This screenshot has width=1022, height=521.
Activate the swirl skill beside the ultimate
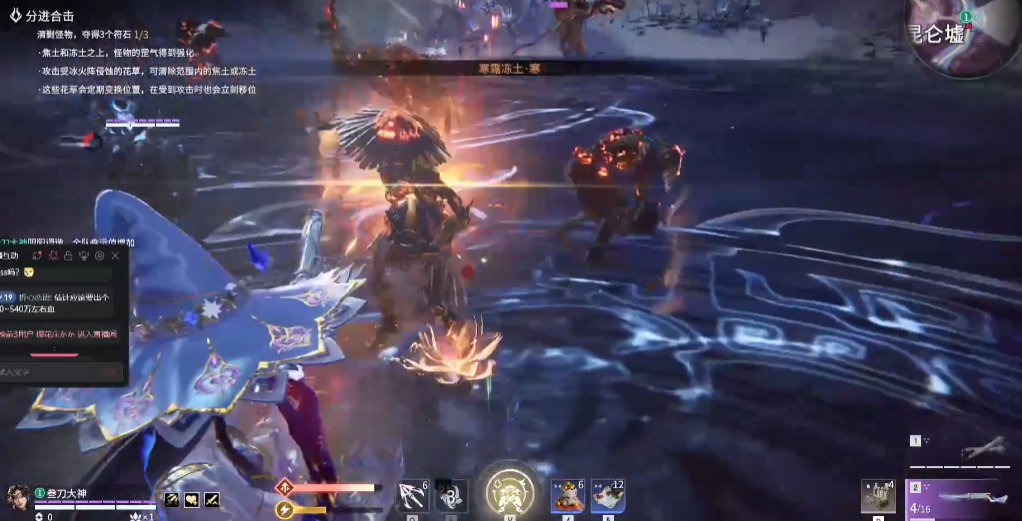click(451, 496)
